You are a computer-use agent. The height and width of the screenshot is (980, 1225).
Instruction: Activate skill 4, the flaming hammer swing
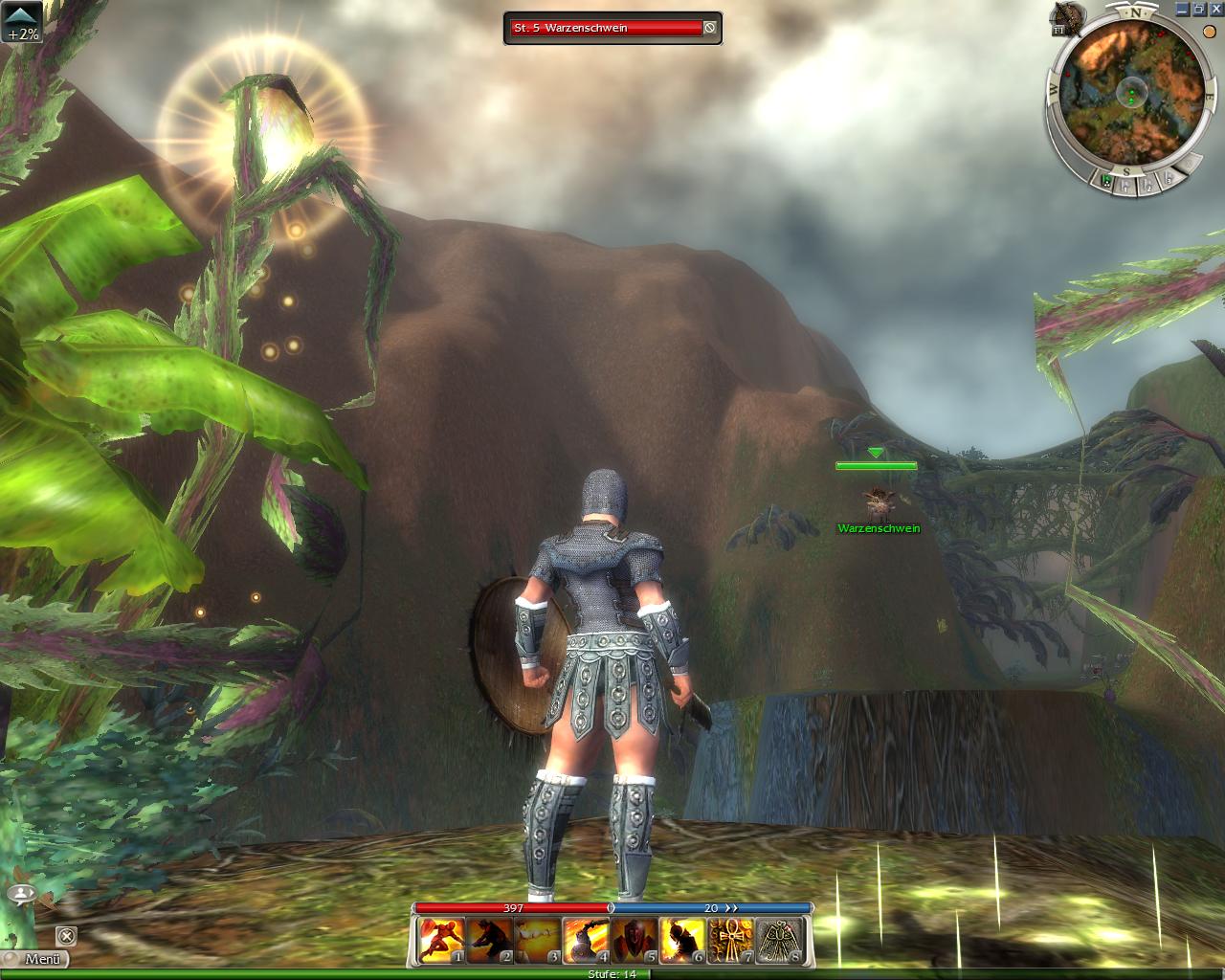586,940
